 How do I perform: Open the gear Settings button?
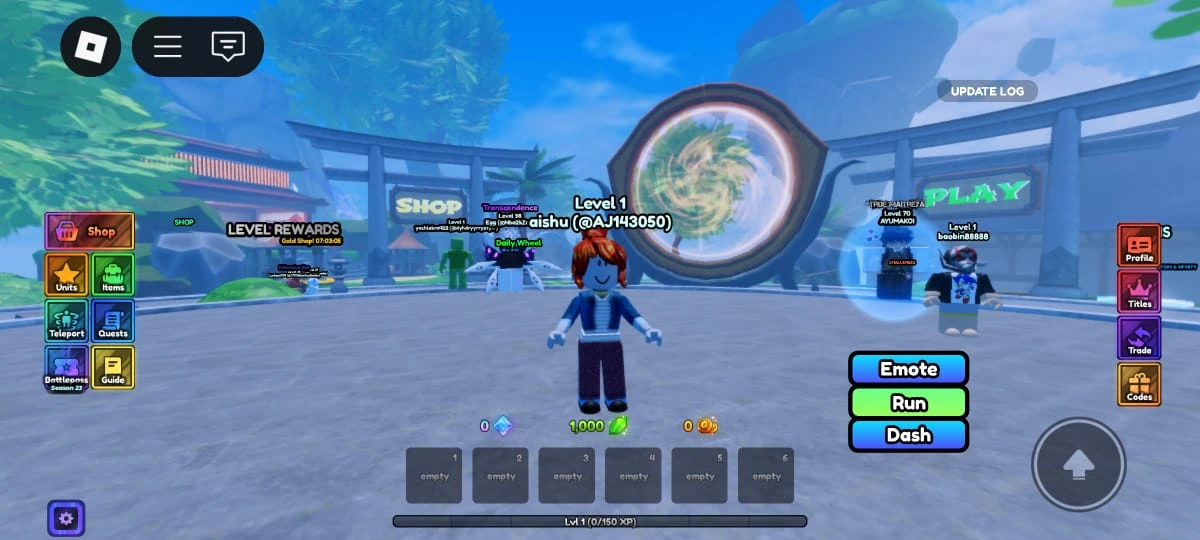click(66, 518)
